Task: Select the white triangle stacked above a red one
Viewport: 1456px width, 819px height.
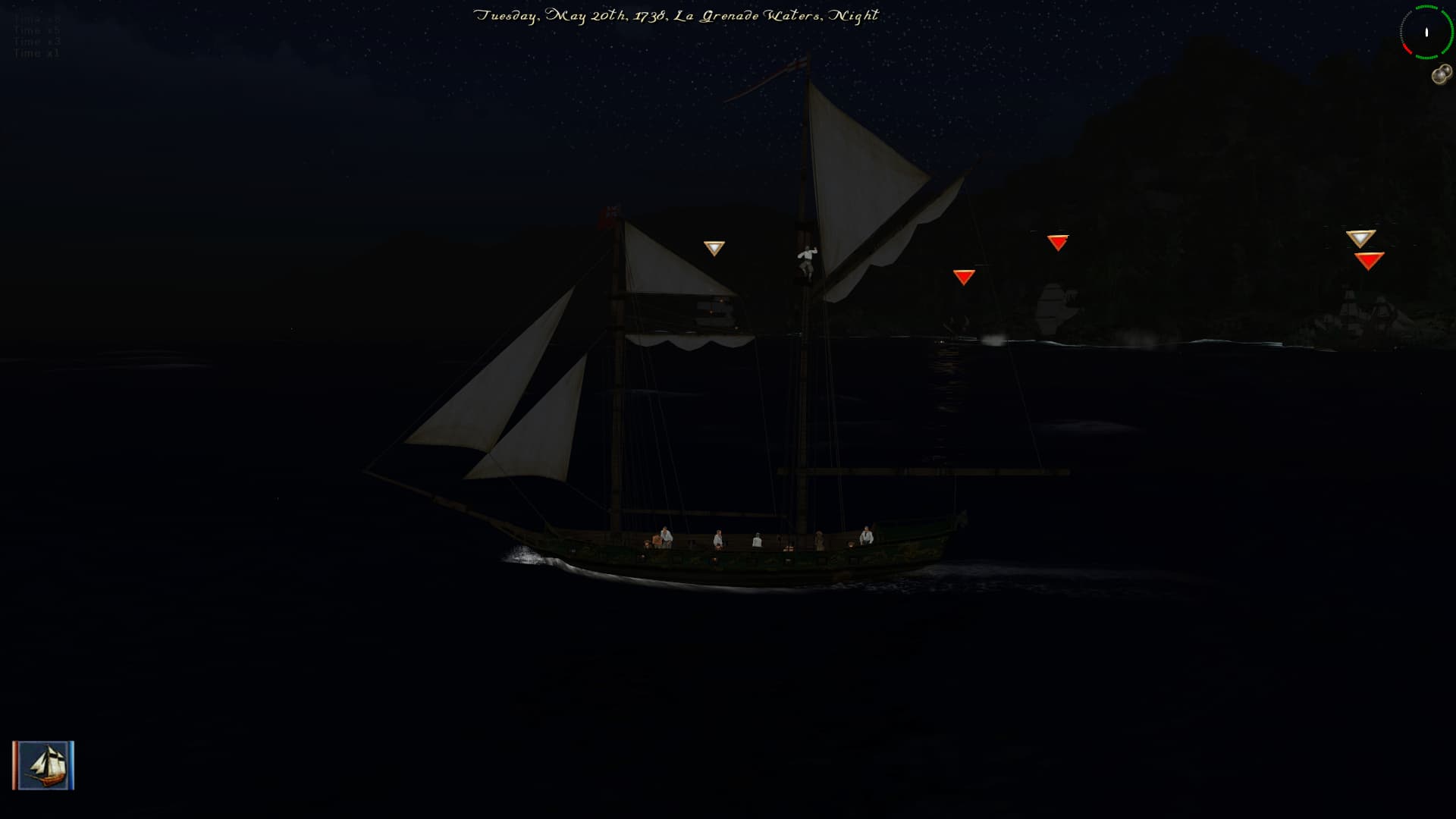Action: pos(1360,239)
